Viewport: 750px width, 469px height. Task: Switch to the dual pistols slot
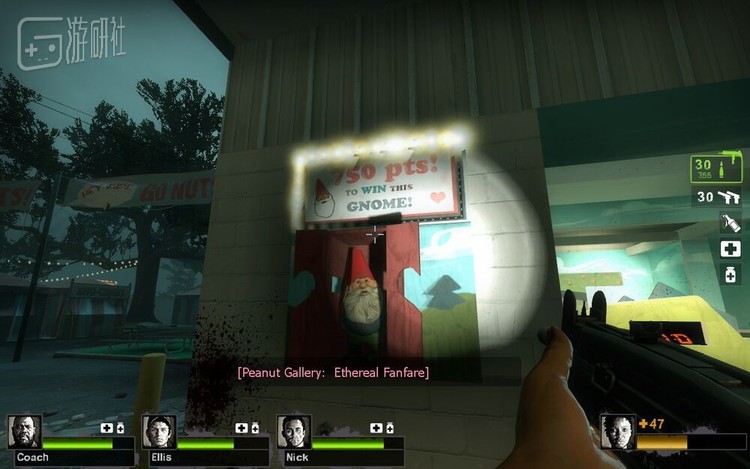(x=718, y=197)
